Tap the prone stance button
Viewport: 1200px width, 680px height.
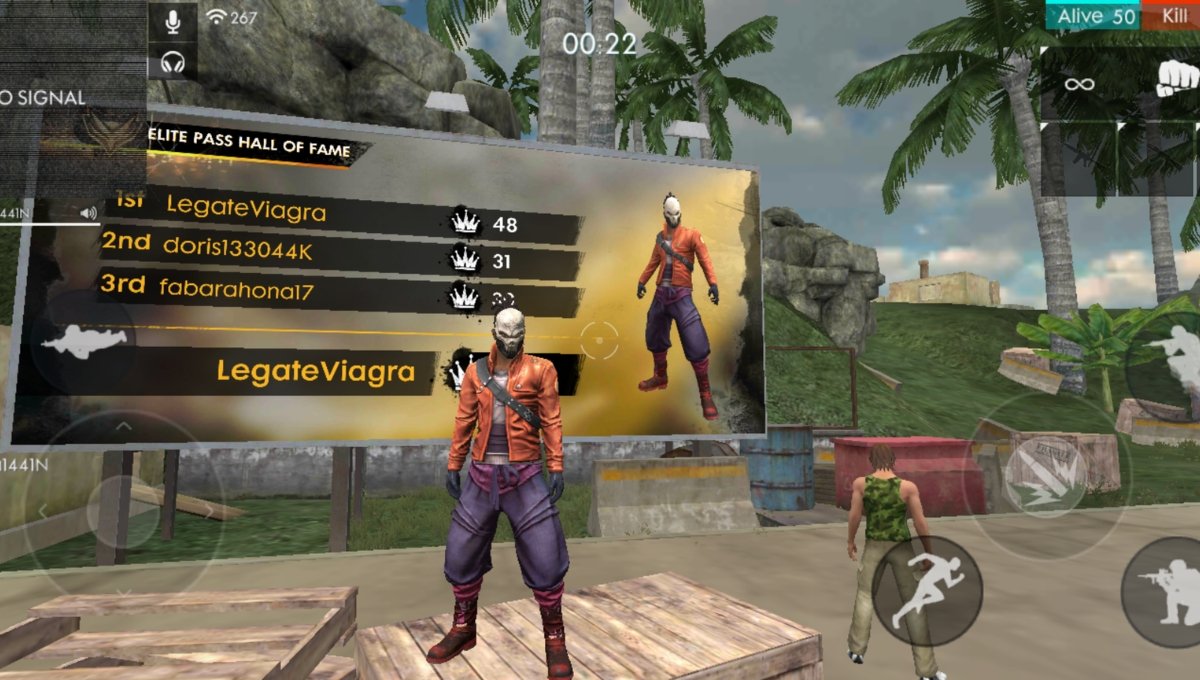(x=84, y=342)
